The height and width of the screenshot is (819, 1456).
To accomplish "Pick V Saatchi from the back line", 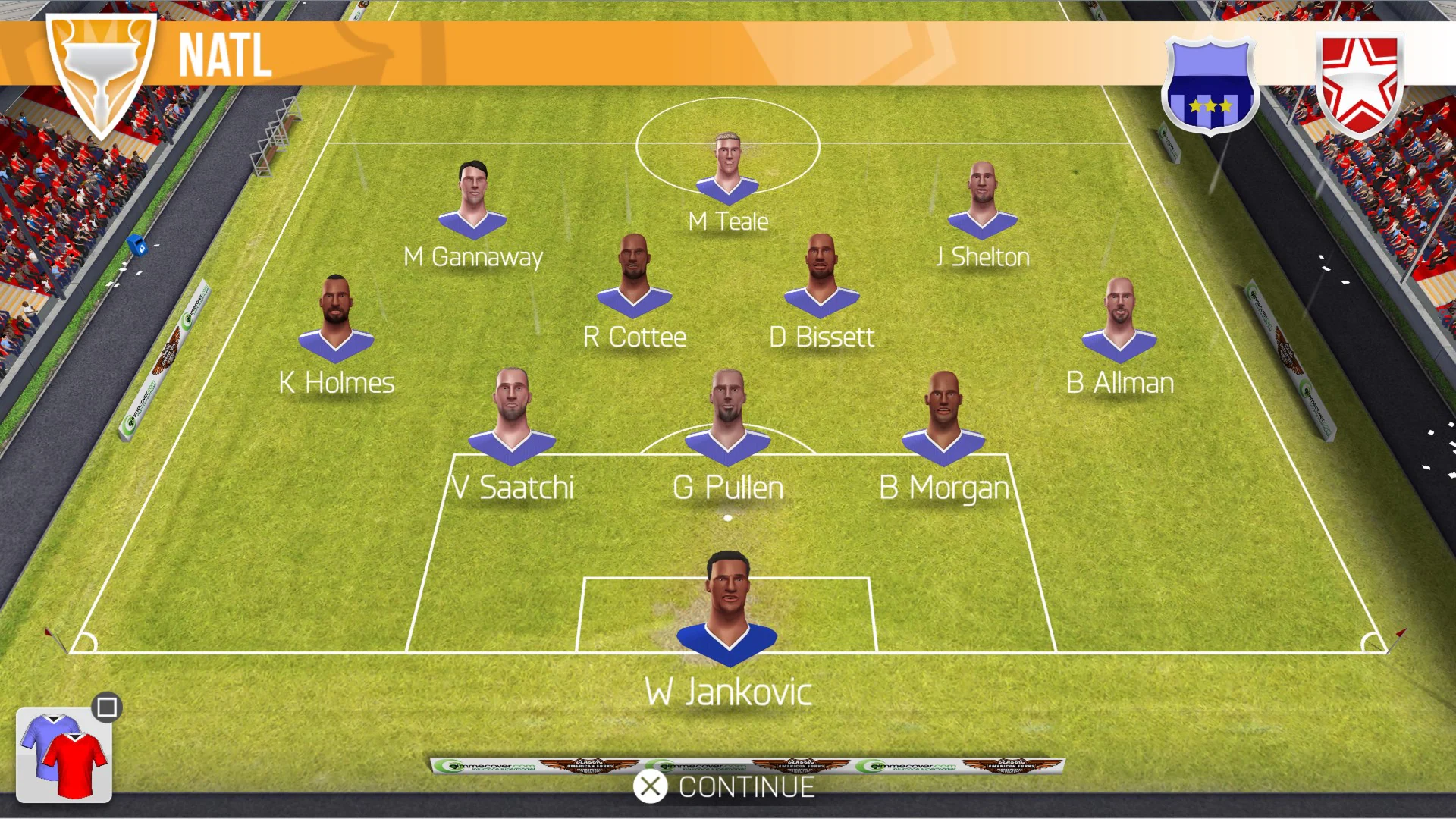I will click(512, 417).
